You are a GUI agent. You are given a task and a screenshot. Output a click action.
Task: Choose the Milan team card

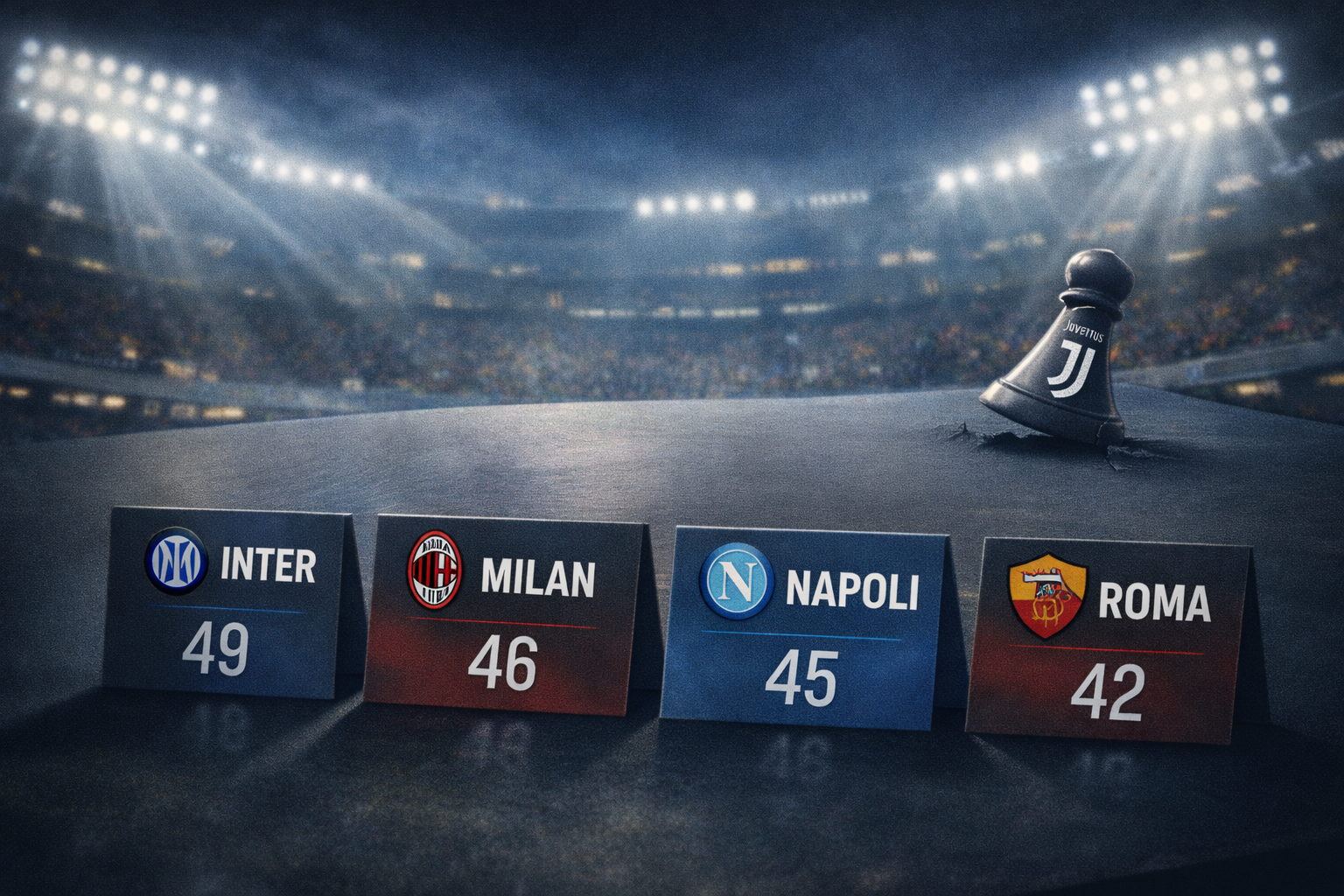[503, 612]
